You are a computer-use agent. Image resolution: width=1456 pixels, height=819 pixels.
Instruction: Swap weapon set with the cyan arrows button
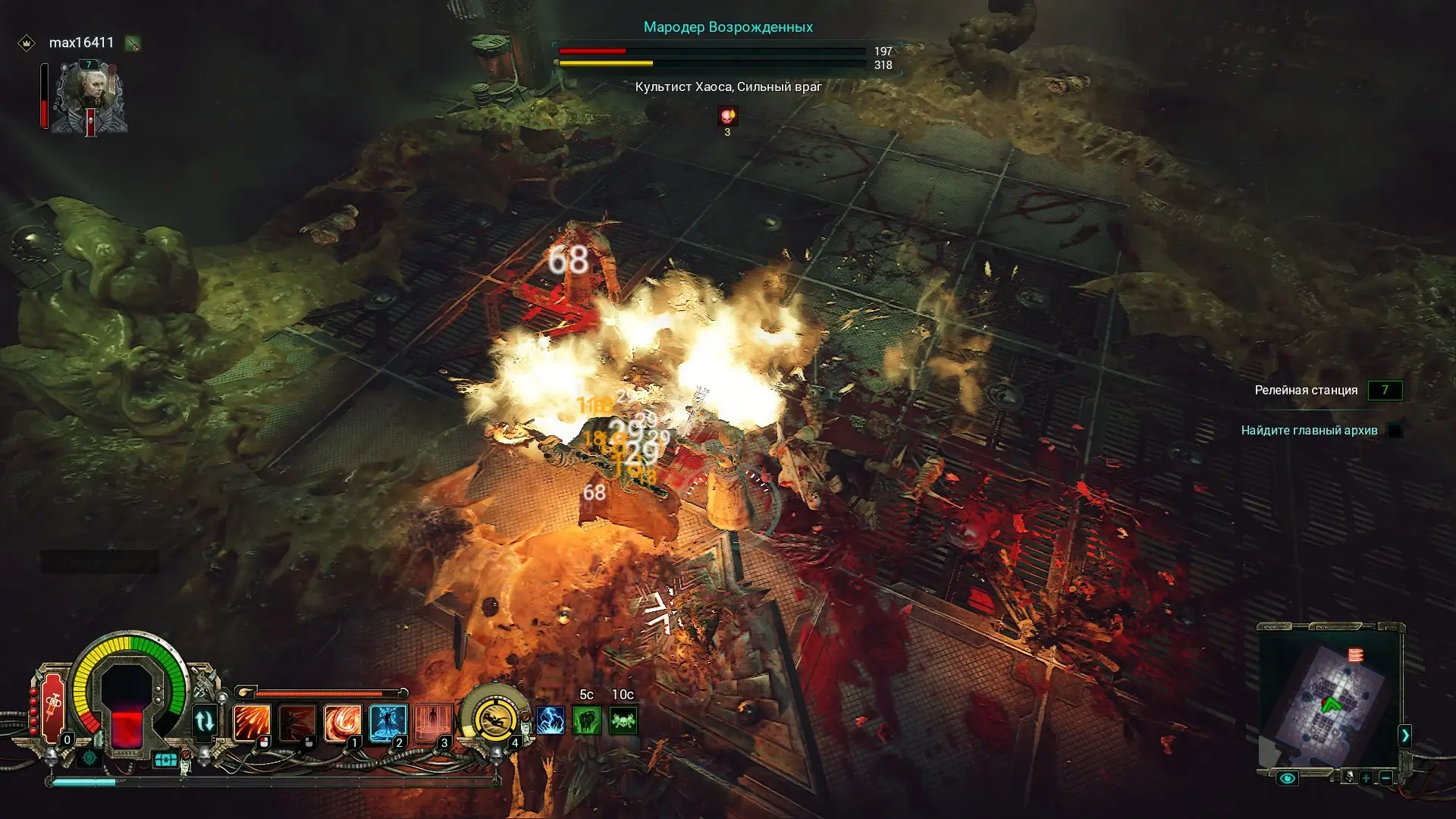[x=205, y=721]
